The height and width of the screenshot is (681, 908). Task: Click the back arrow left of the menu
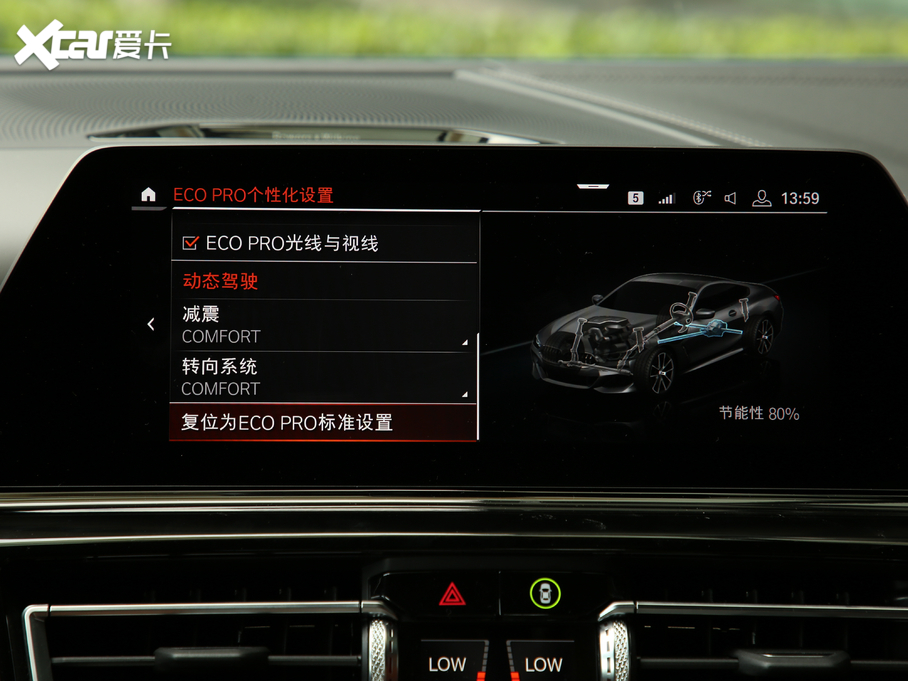tap(151, 324)
